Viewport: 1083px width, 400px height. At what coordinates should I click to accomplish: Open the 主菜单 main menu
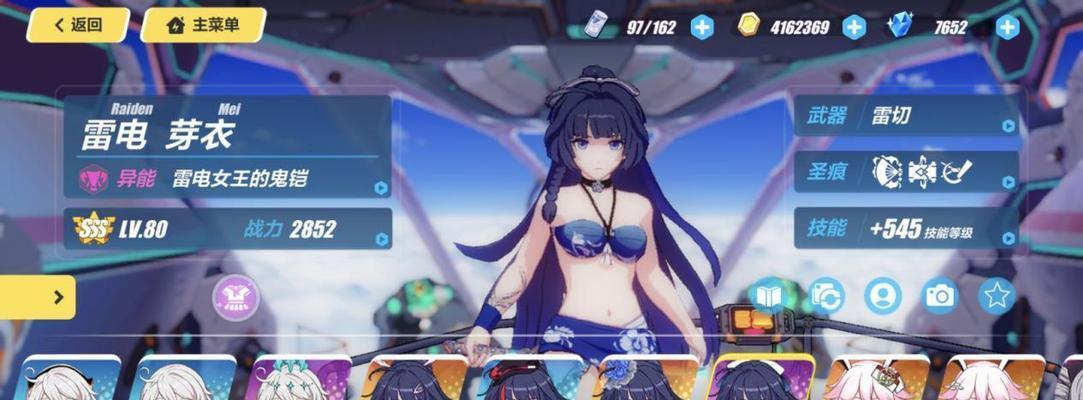click(x=203, y=25)
